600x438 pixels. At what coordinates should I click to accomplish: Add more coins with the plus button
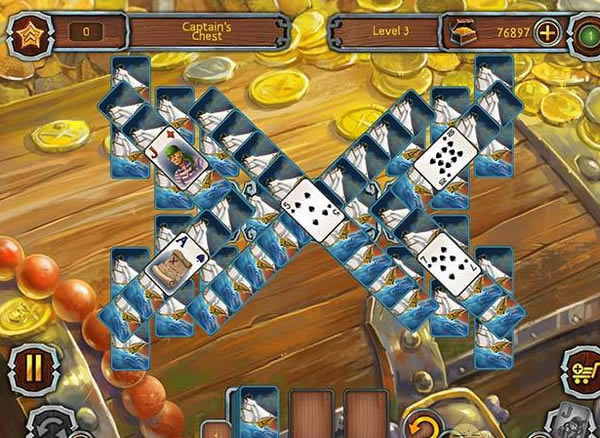point(548,32)
